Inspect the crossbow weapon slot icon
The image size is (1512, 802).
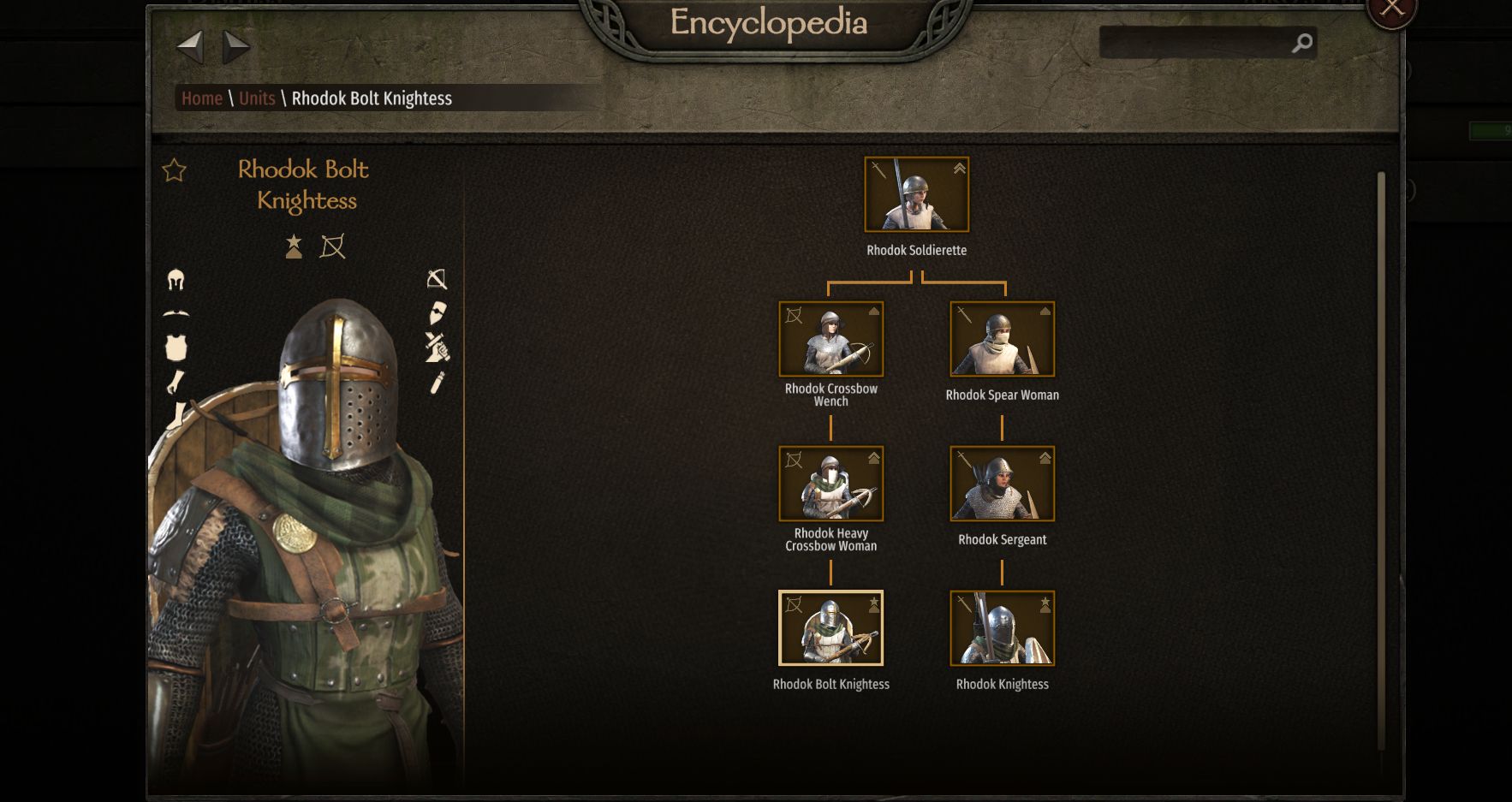[x=437, y=279]
